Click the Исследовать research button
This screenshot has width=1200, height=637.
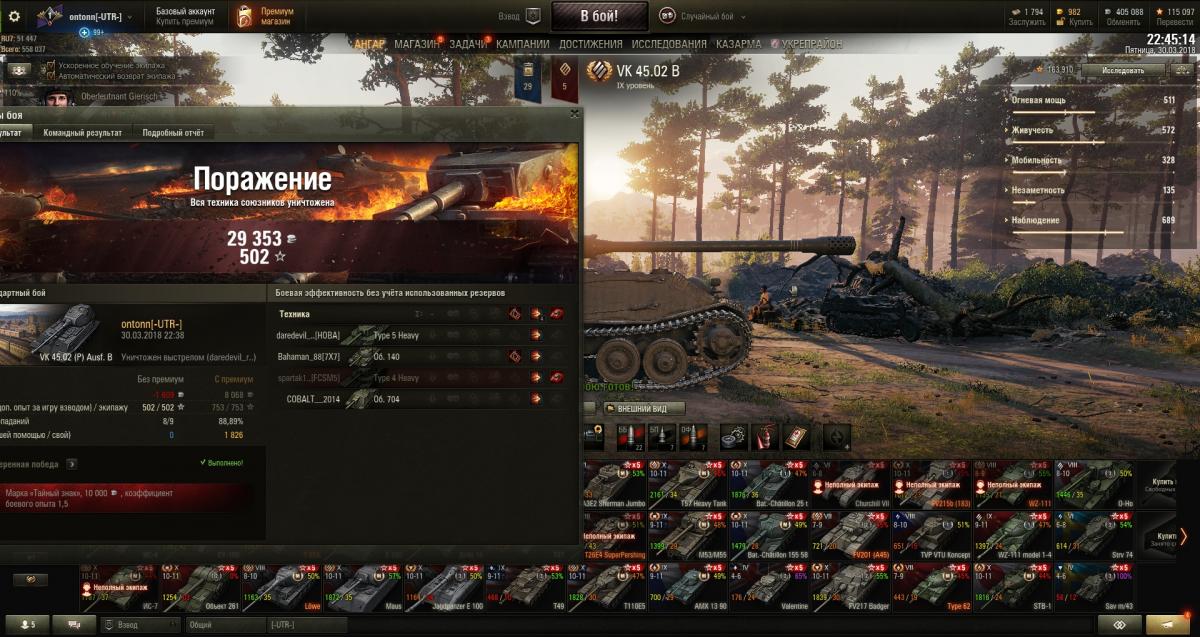(1123, 71)
